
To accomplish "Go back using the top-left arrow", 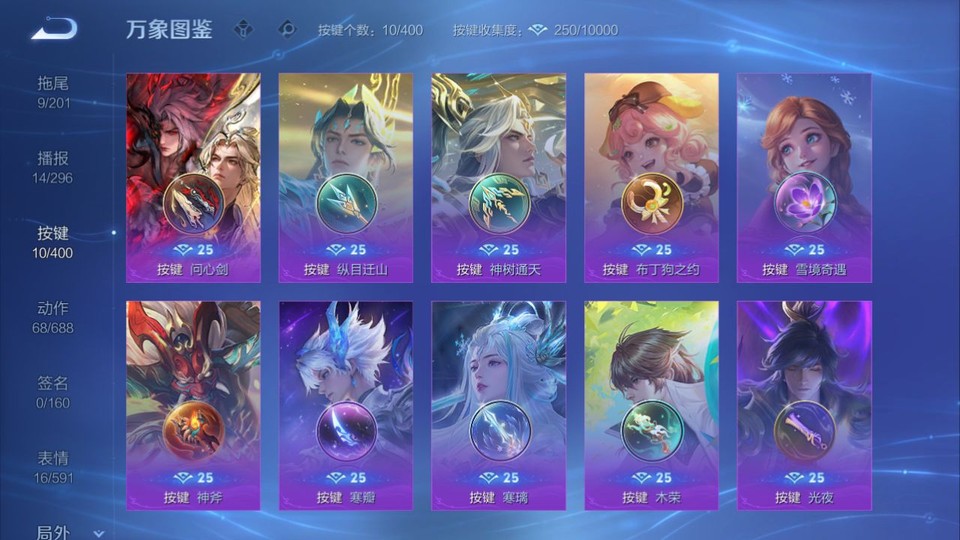I will point(53,29).
